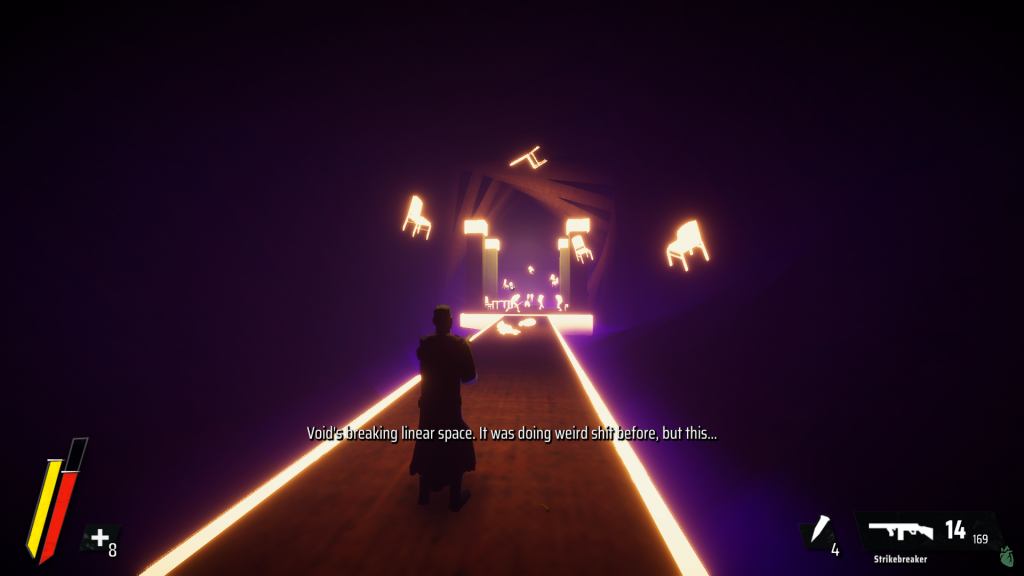Select the white spike throwable icon
This screenshot has height=576, width=1024.
click(822, 530)
